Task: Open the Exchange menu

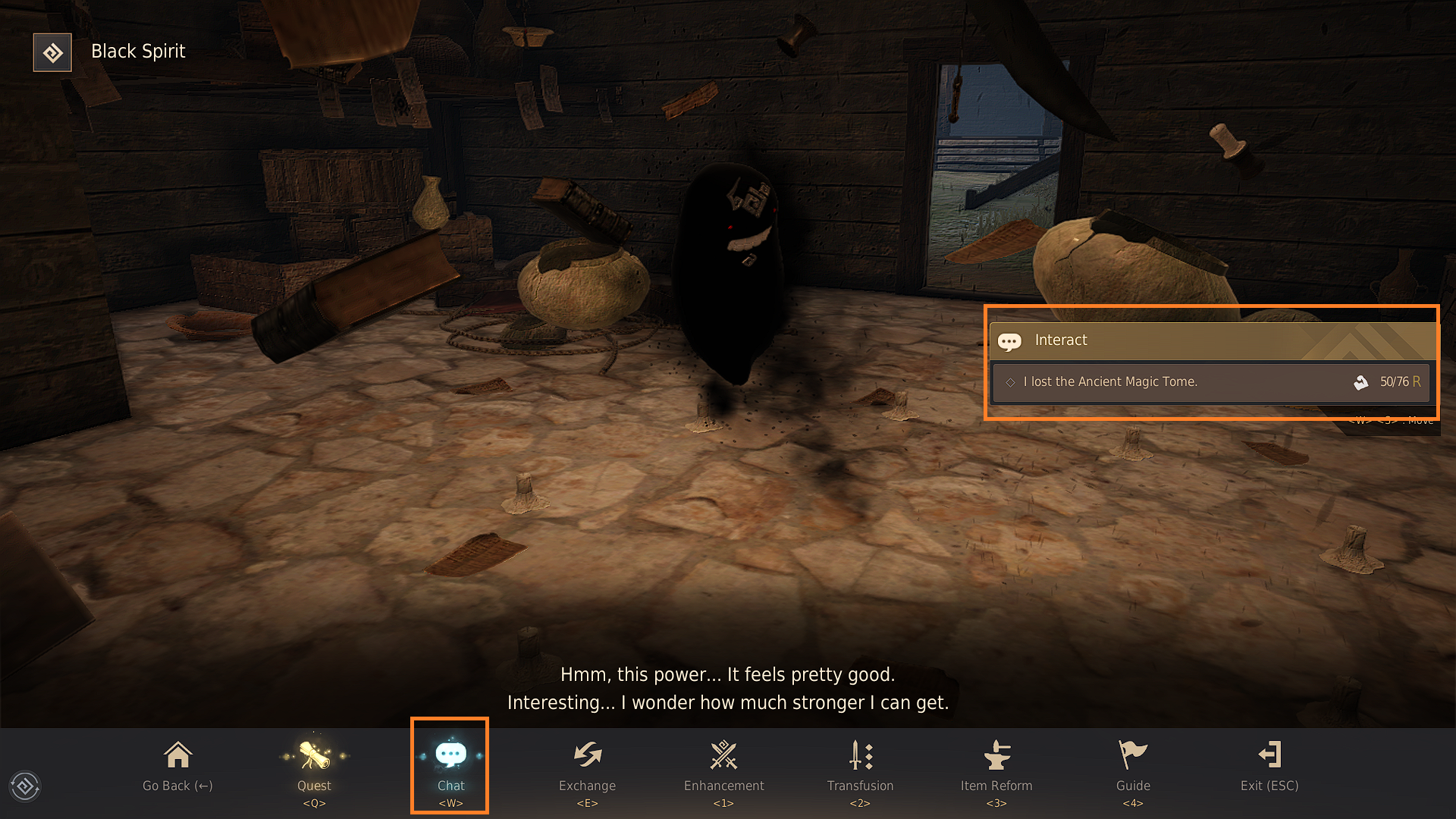Action: (x=587, y=766)
